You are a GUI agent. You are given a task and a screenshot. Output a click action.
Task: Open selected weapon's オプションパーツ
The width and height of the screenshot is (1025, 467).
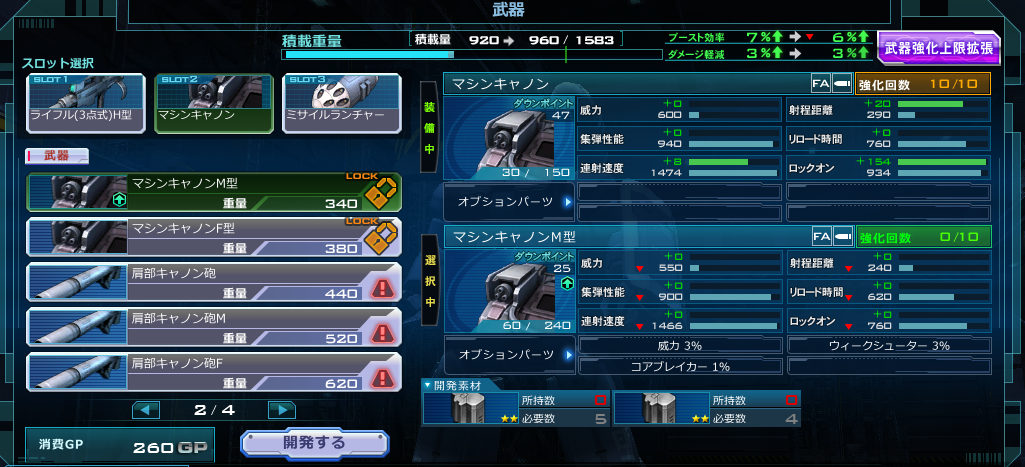tap(508, 354)
